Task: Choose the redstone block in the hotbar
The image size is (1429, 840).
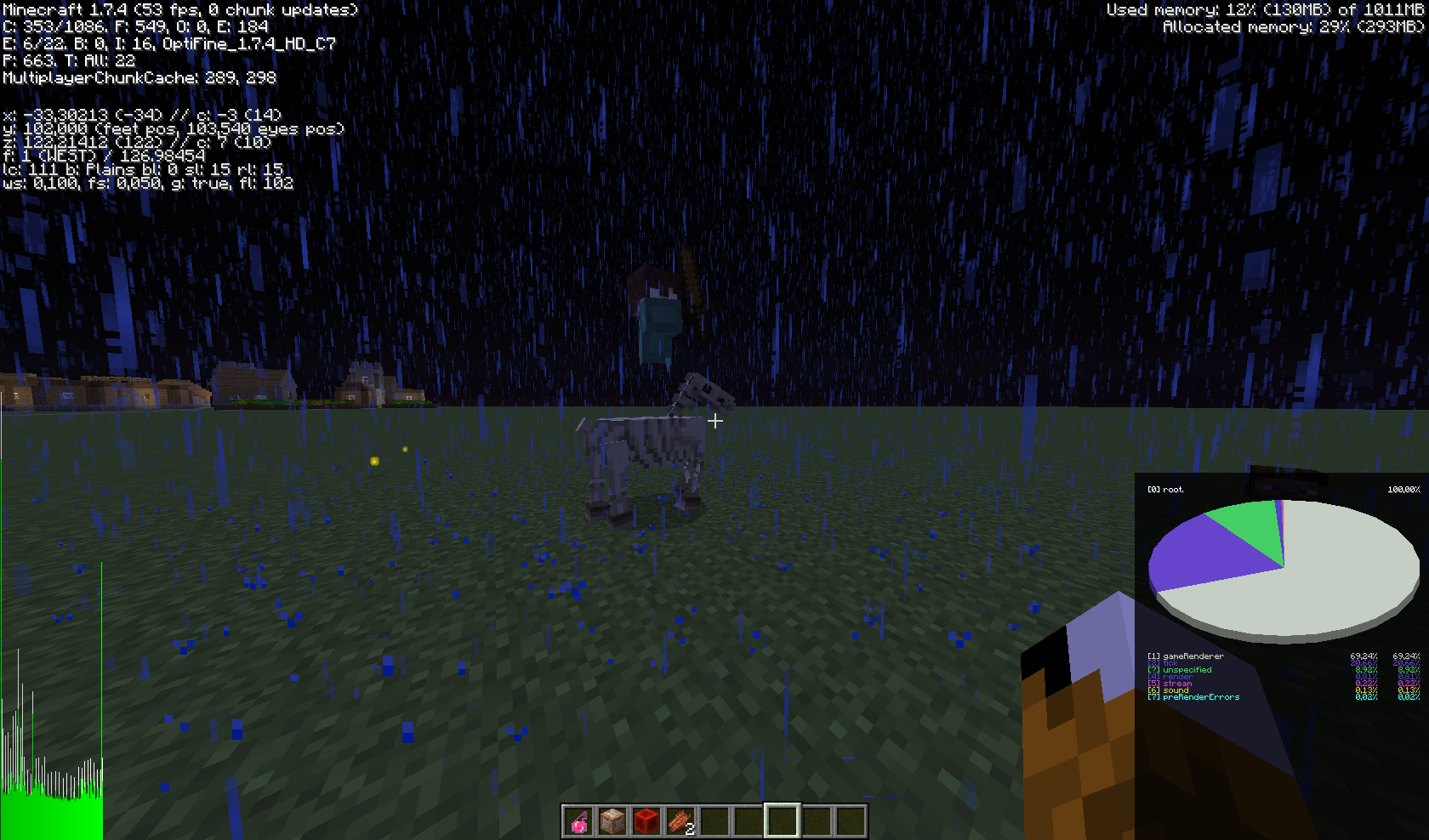Action: 646,821
